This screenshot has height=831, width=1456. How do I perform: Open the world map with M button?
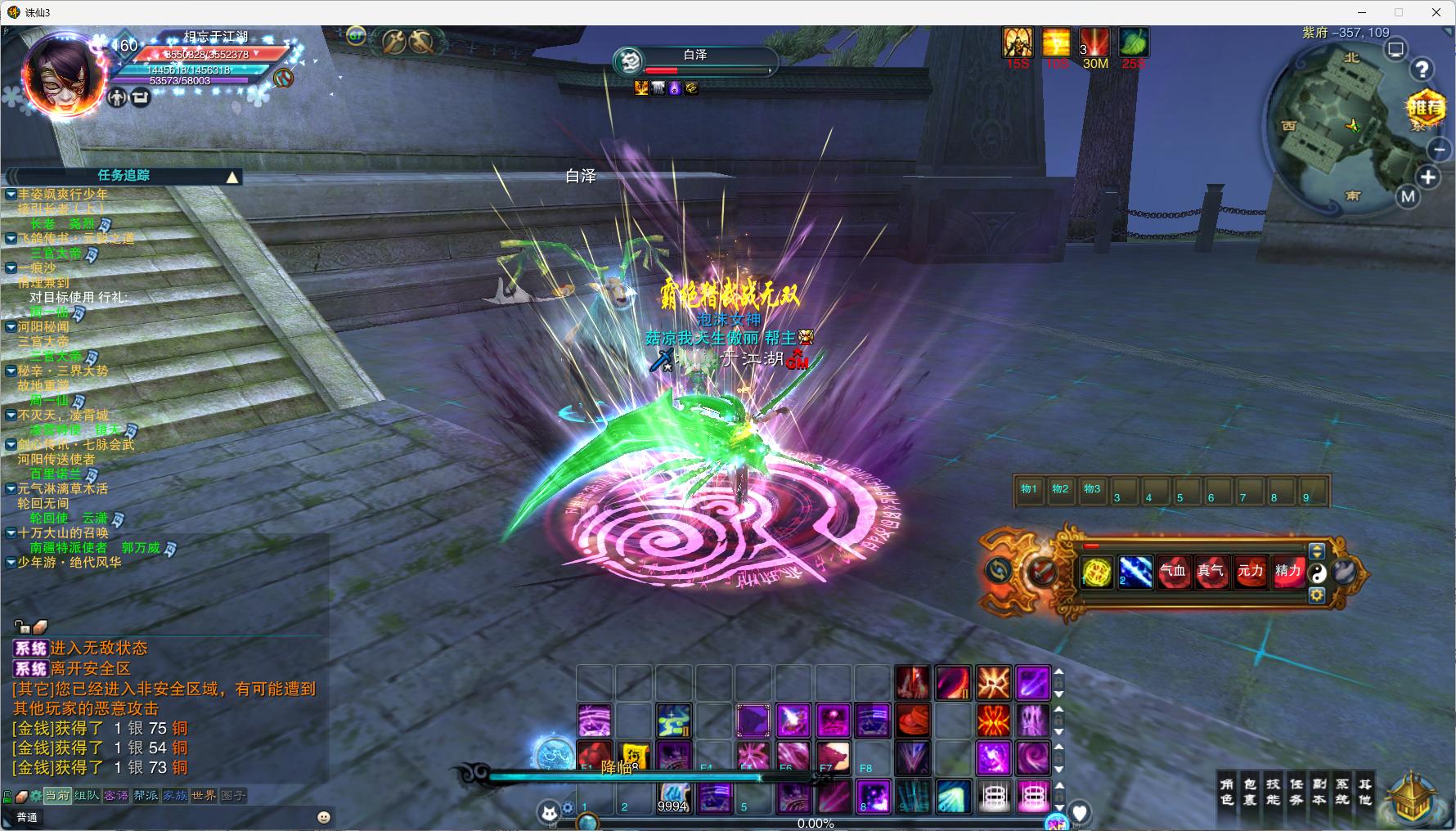click(1408, 196)
